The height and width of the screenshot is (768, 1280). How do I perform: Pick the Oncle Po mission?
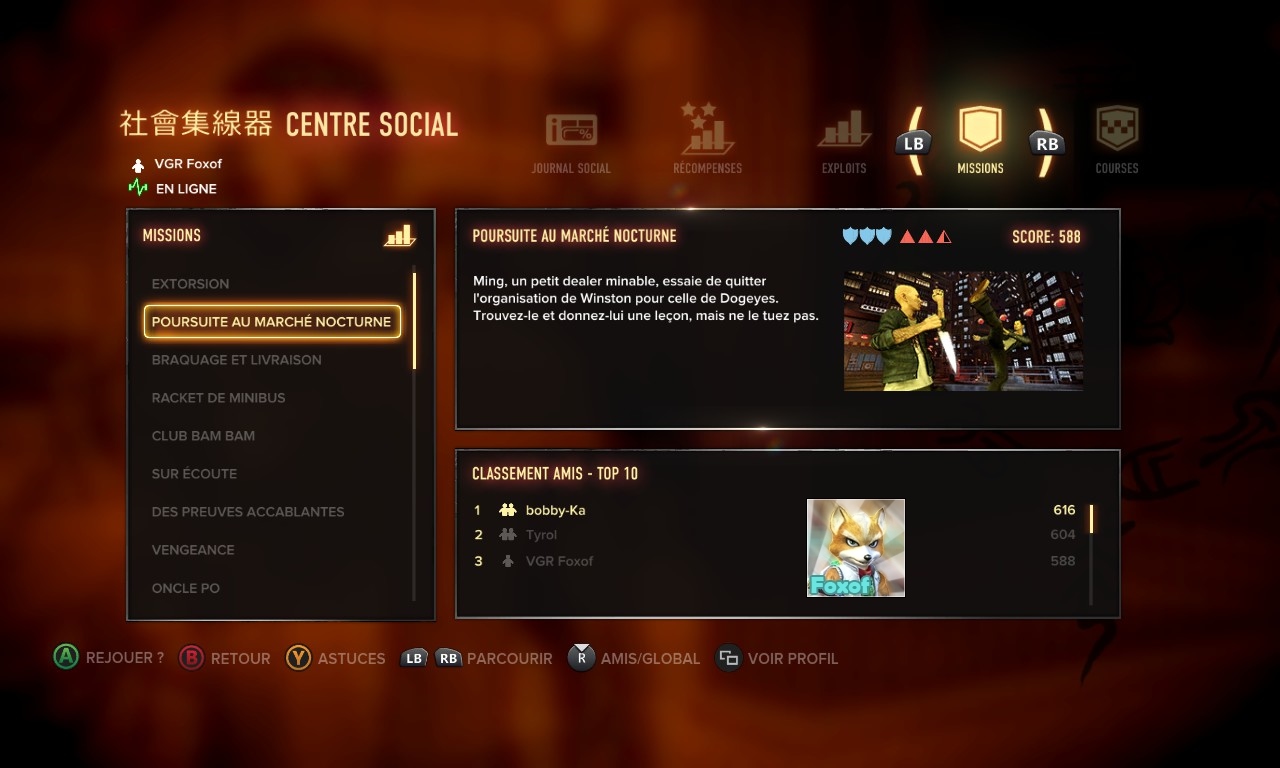tap(185, 588)
